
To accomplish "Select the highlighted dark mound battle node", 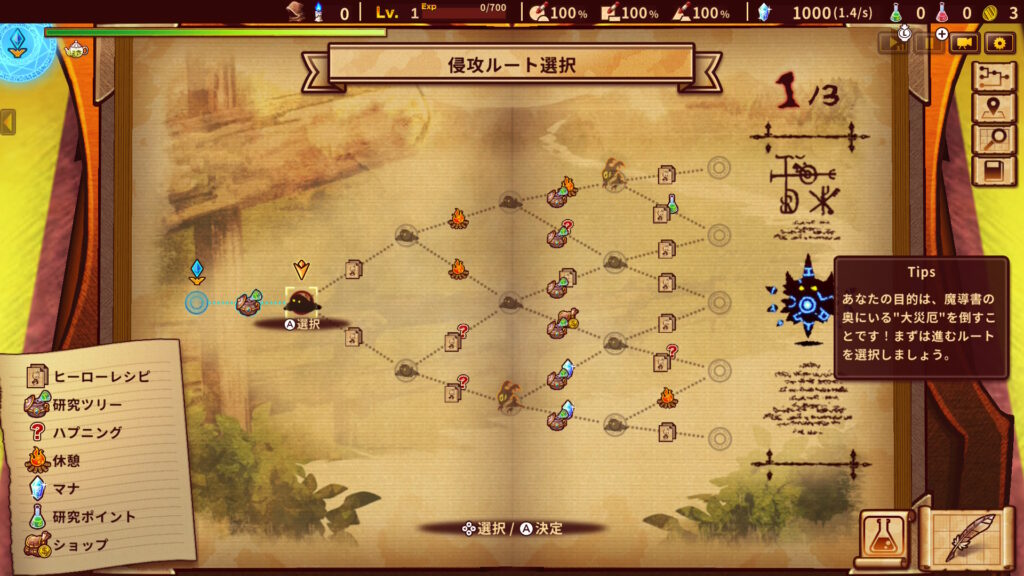I will (x=301, y=301).
